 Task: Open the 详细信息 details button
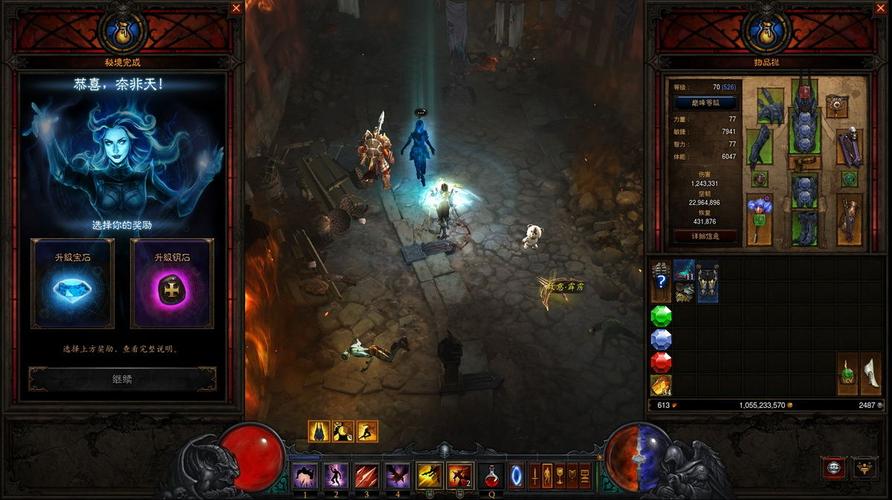706,236
